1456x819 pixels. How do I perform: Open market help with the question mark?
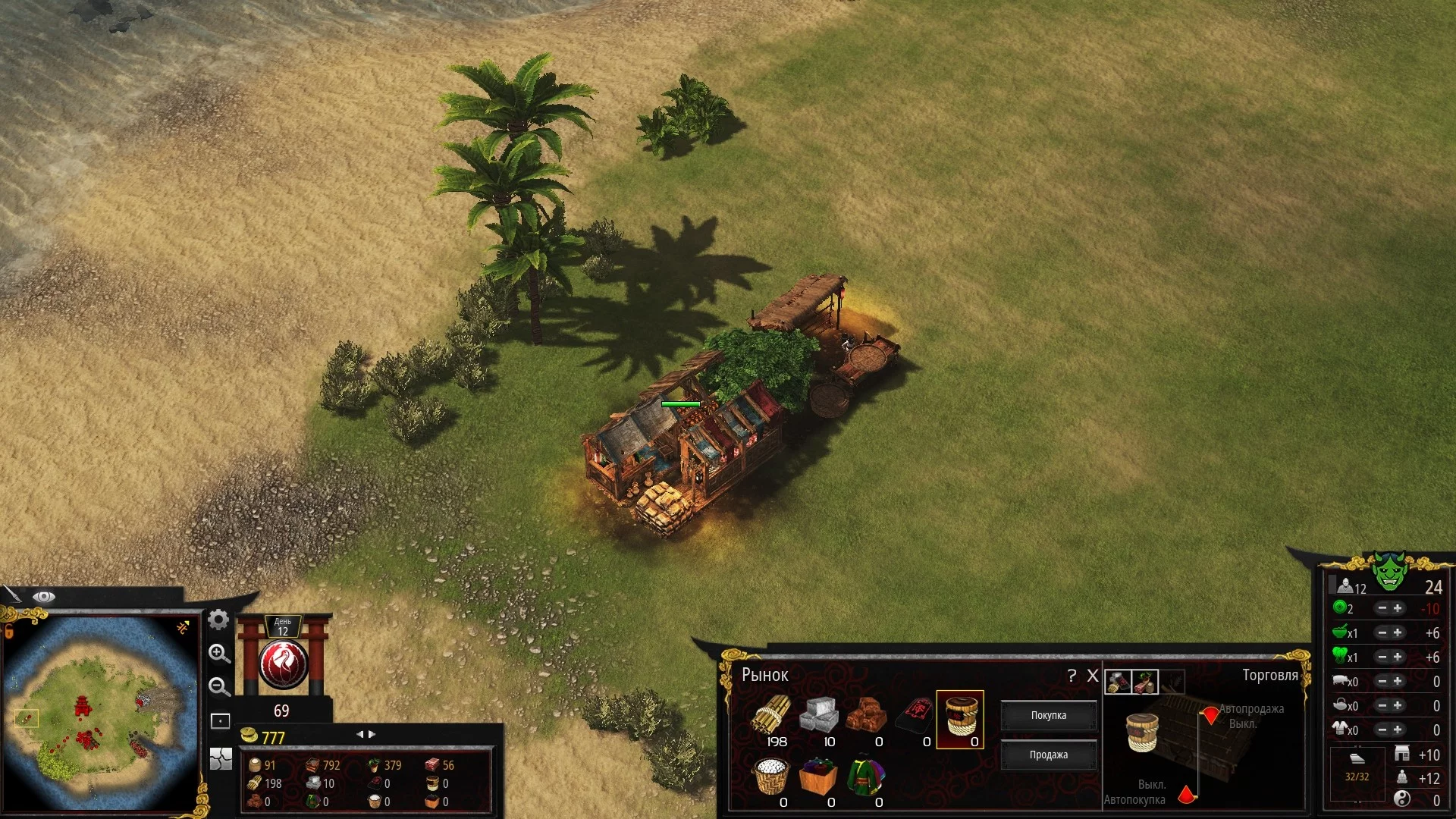(1072, 676)
